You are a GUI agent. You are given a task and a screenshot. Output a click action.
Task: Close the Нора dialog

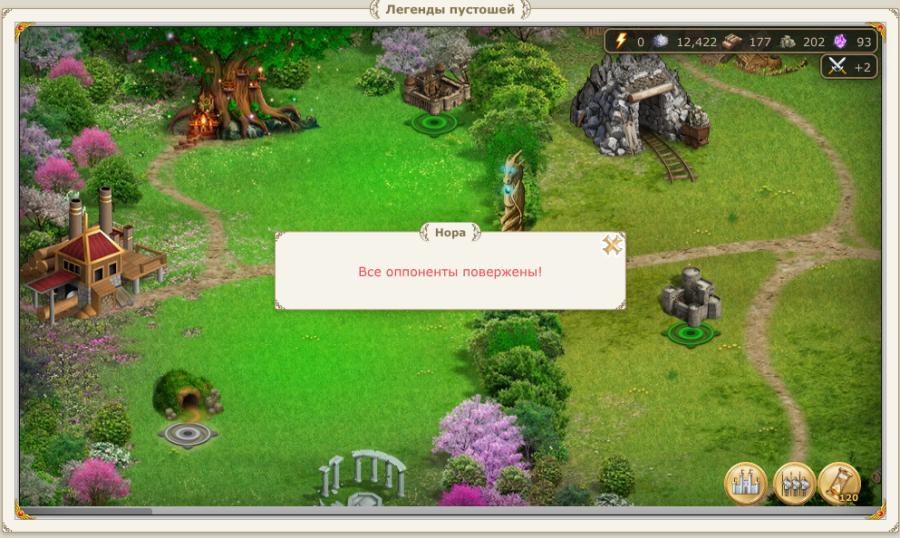coord(612,245)
